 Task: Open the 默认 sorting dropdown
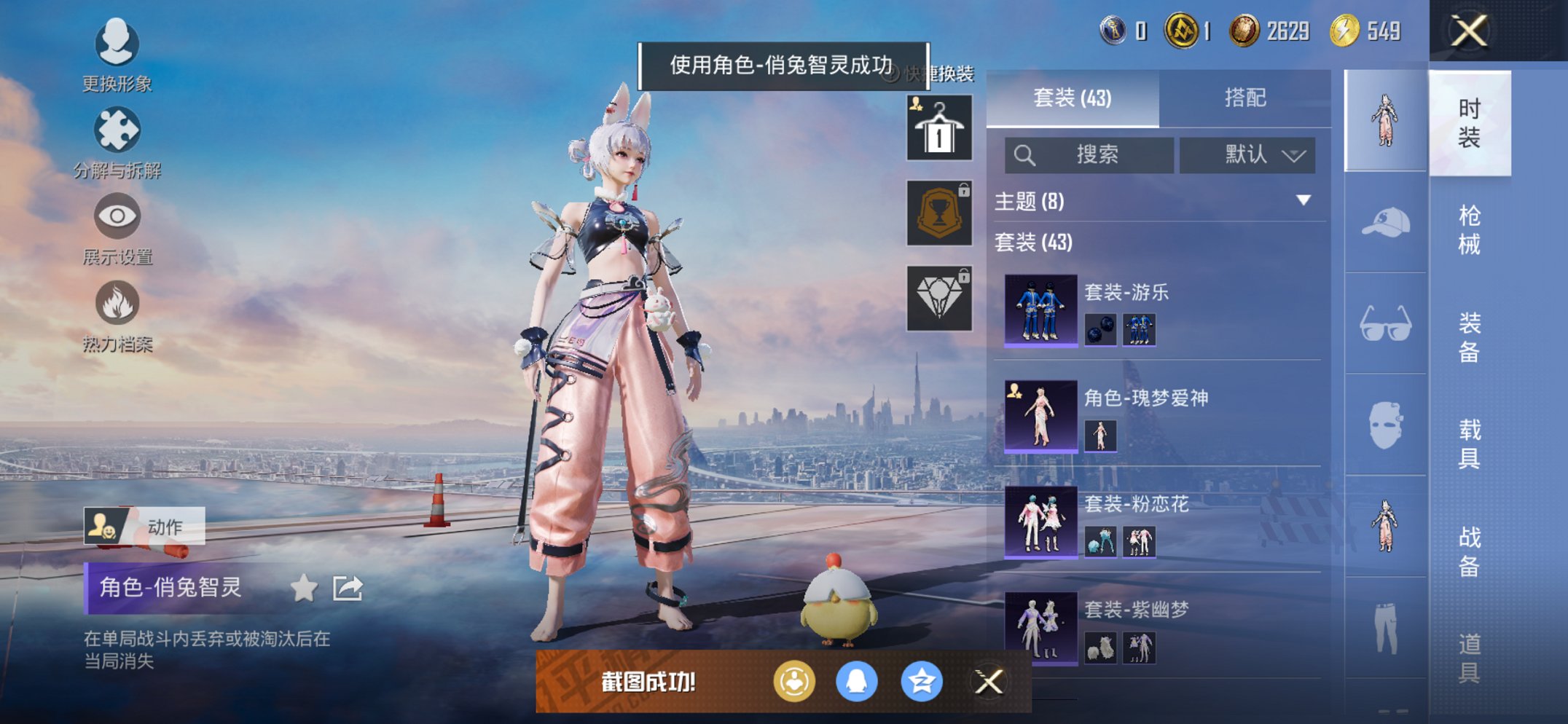point(1247,155)
